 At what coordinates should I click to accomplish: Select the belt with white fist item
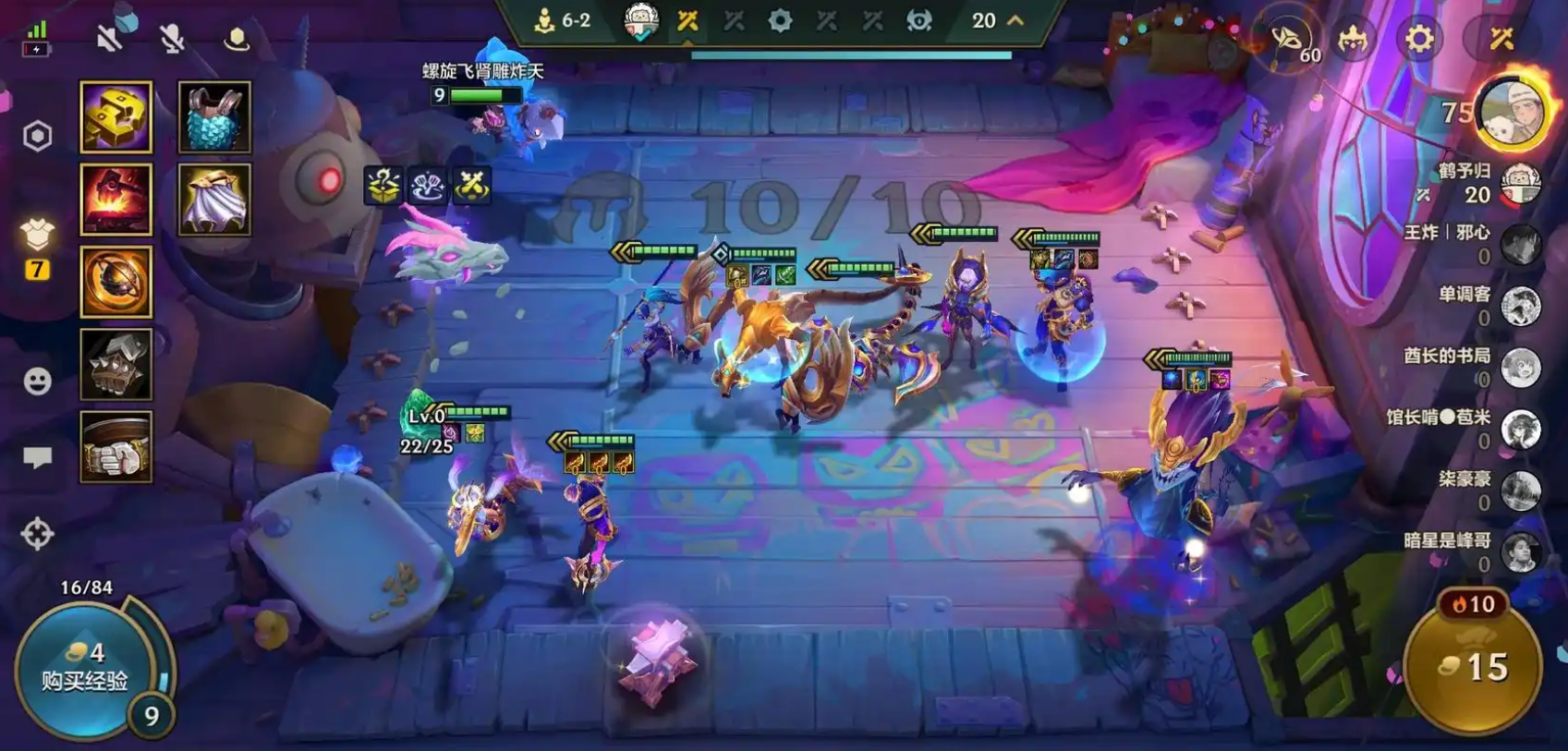[x=116, y=447]
